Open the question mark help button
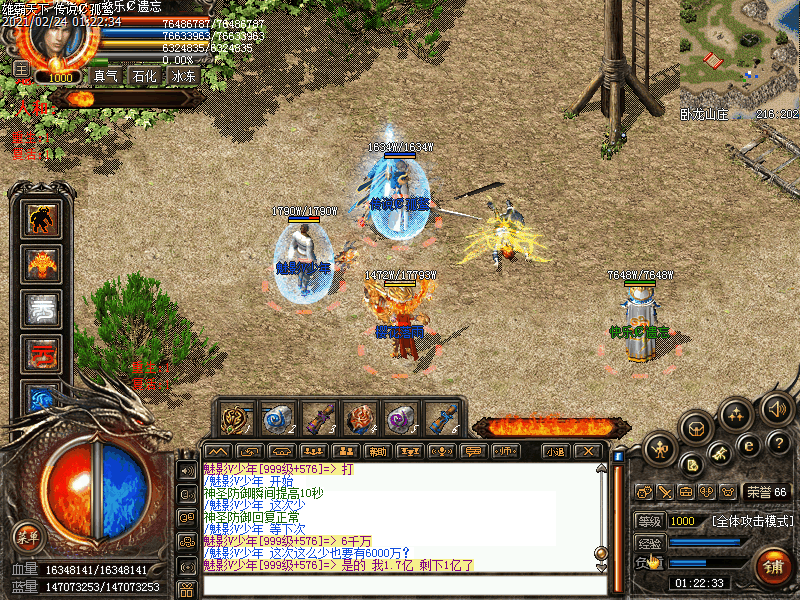800x600 pixels. (779, 442)
